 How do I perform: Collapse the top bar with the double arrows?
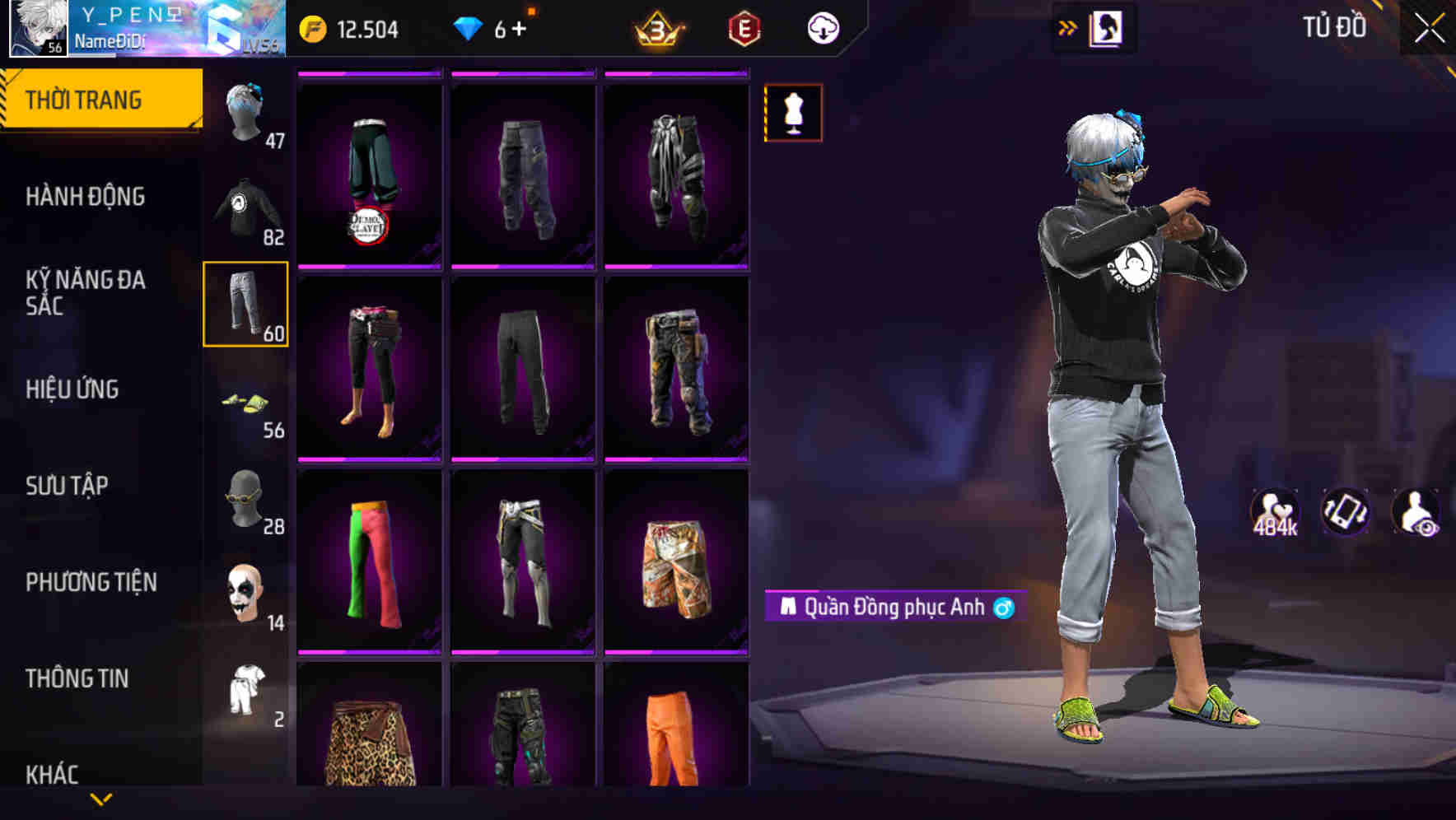tap(1066, 27)
